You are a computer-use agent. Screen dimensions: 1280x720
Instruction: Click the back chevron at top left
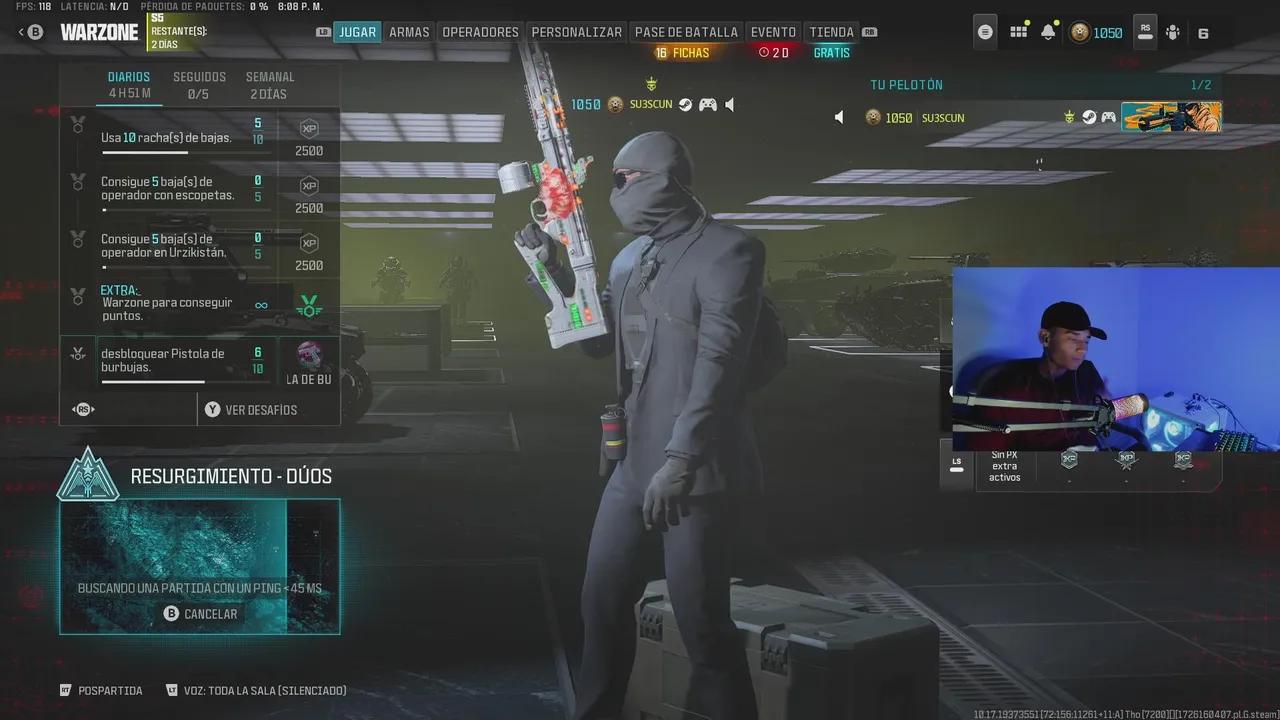[x=22, y=31]
